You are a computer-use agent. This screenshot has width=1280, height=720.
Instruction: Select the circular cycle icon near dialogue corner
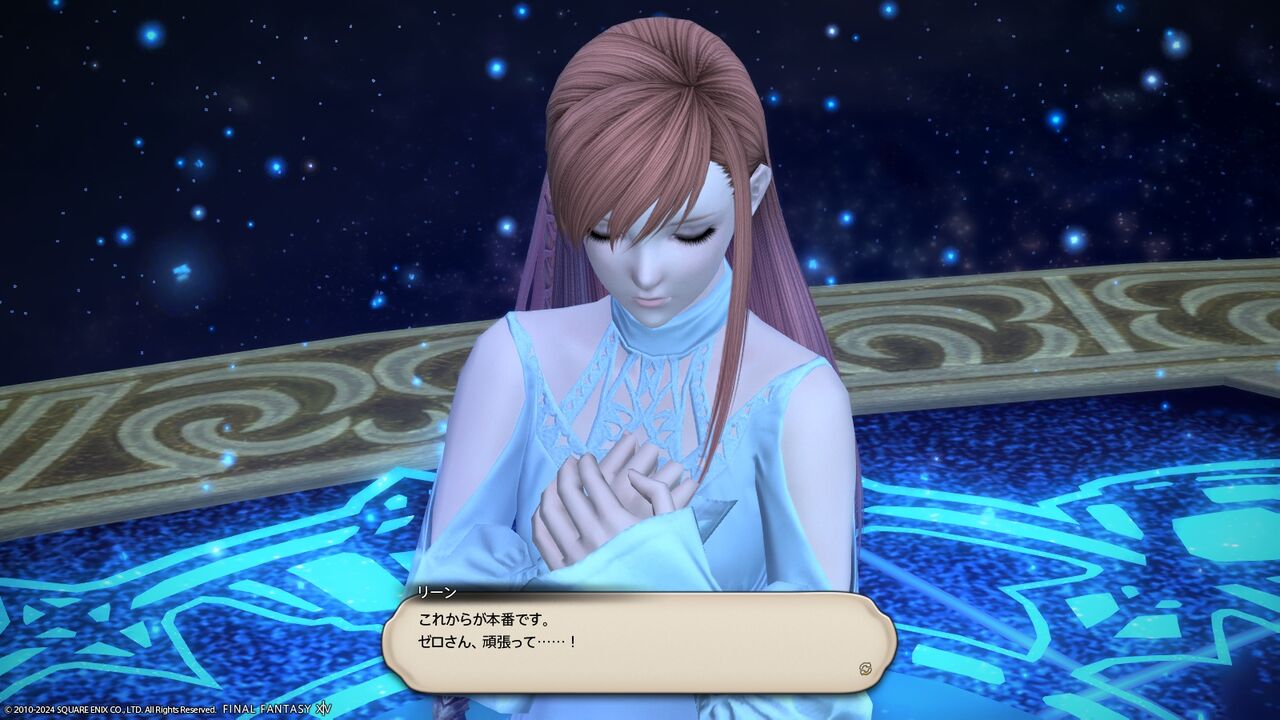point(866,668)
